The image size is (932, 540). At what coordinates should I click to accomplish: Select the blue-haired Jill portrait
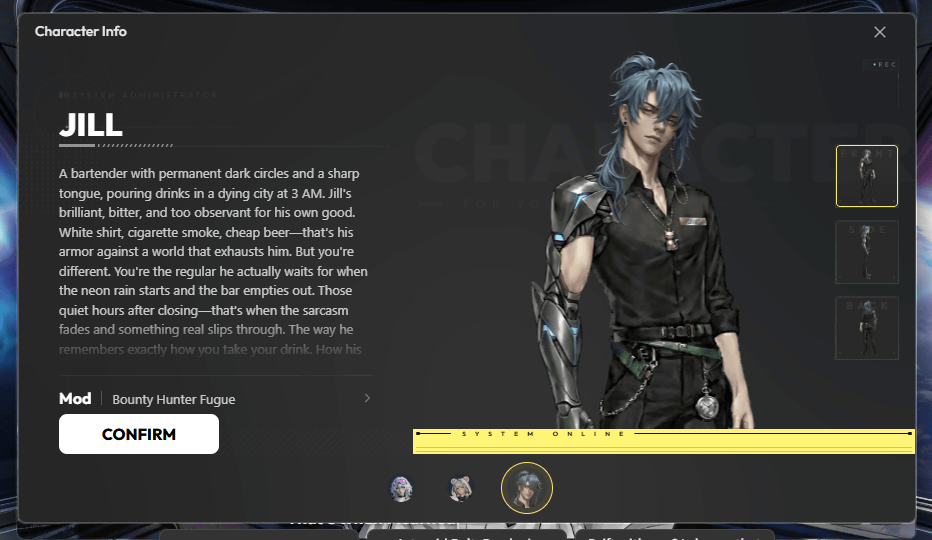[x=526, y=488]
